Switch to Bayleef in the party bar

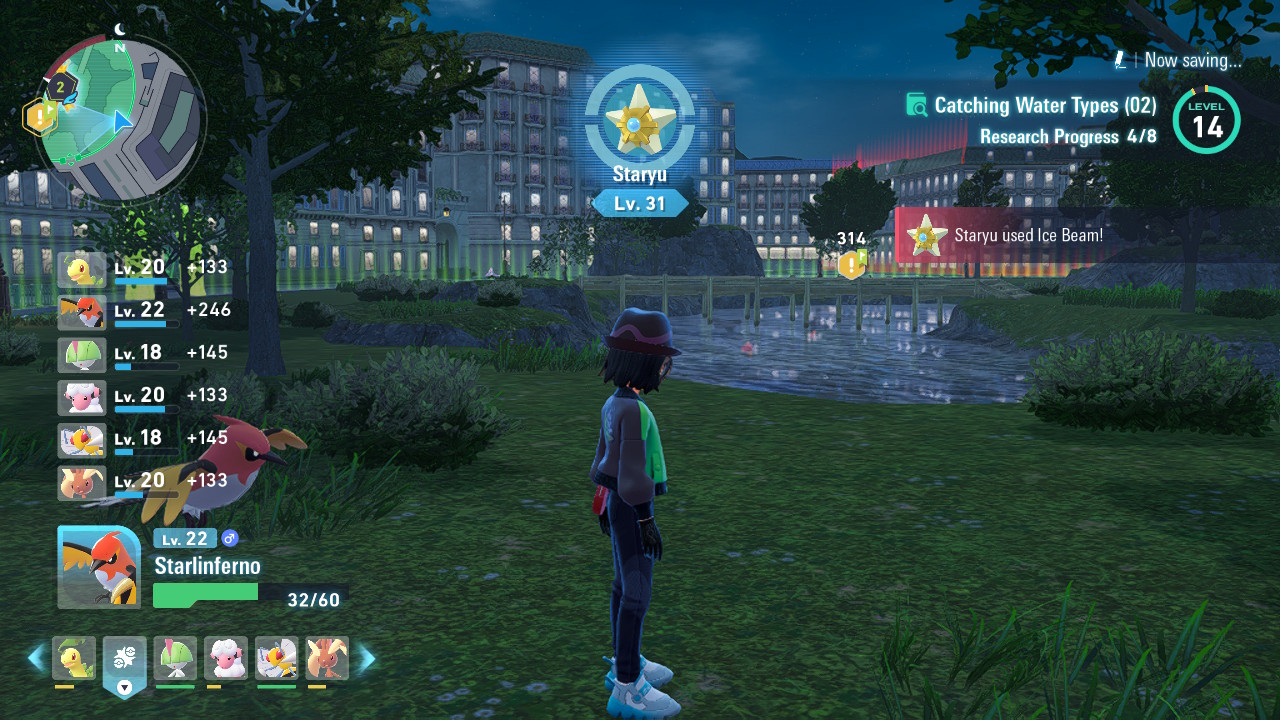pos(74,658)
